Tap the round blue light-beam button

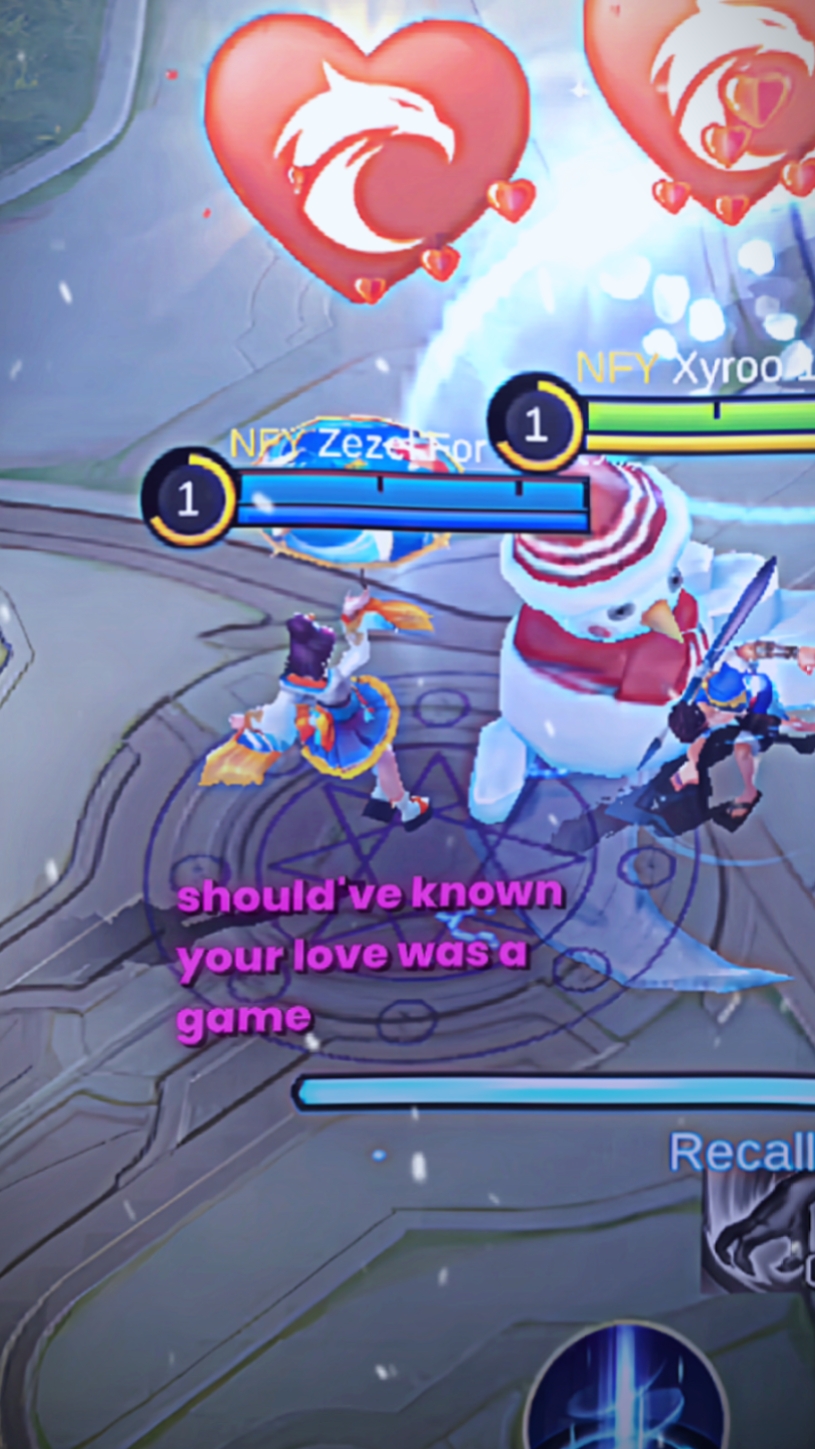coord(627,1393)
